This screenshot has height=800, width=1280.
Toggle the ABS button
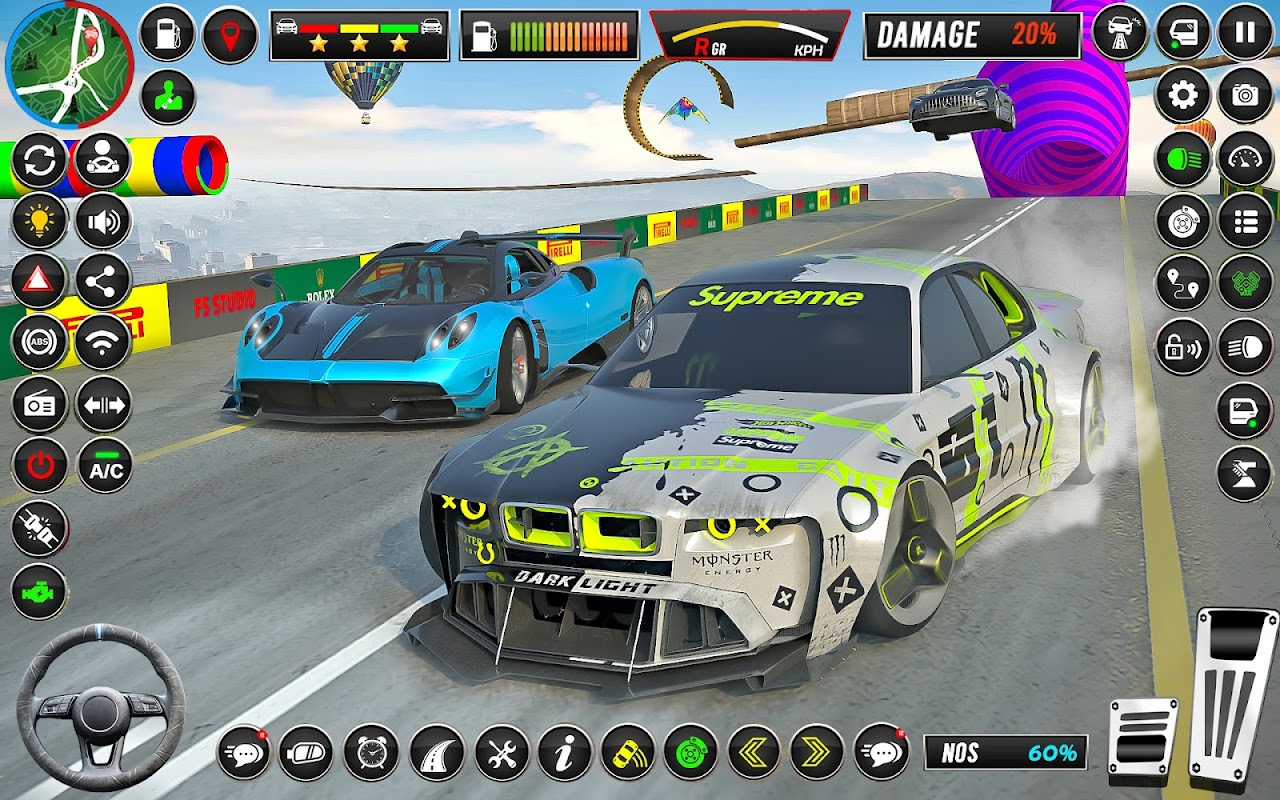click(x=39, y=342)
